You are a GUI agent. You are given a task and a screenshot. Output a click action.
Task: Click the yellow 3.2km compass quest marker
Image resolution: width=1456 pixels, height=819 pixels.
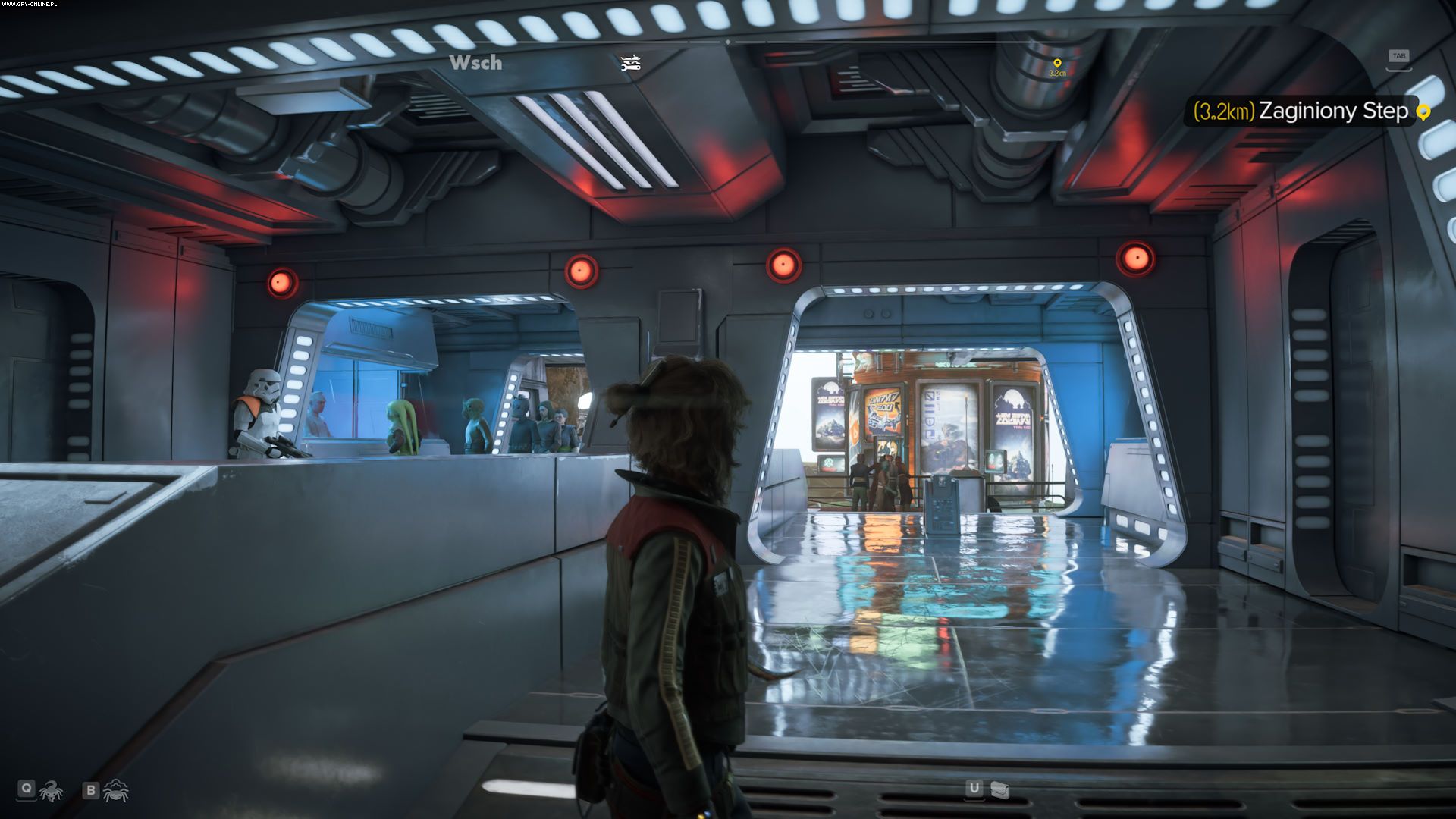(1057, 64)
